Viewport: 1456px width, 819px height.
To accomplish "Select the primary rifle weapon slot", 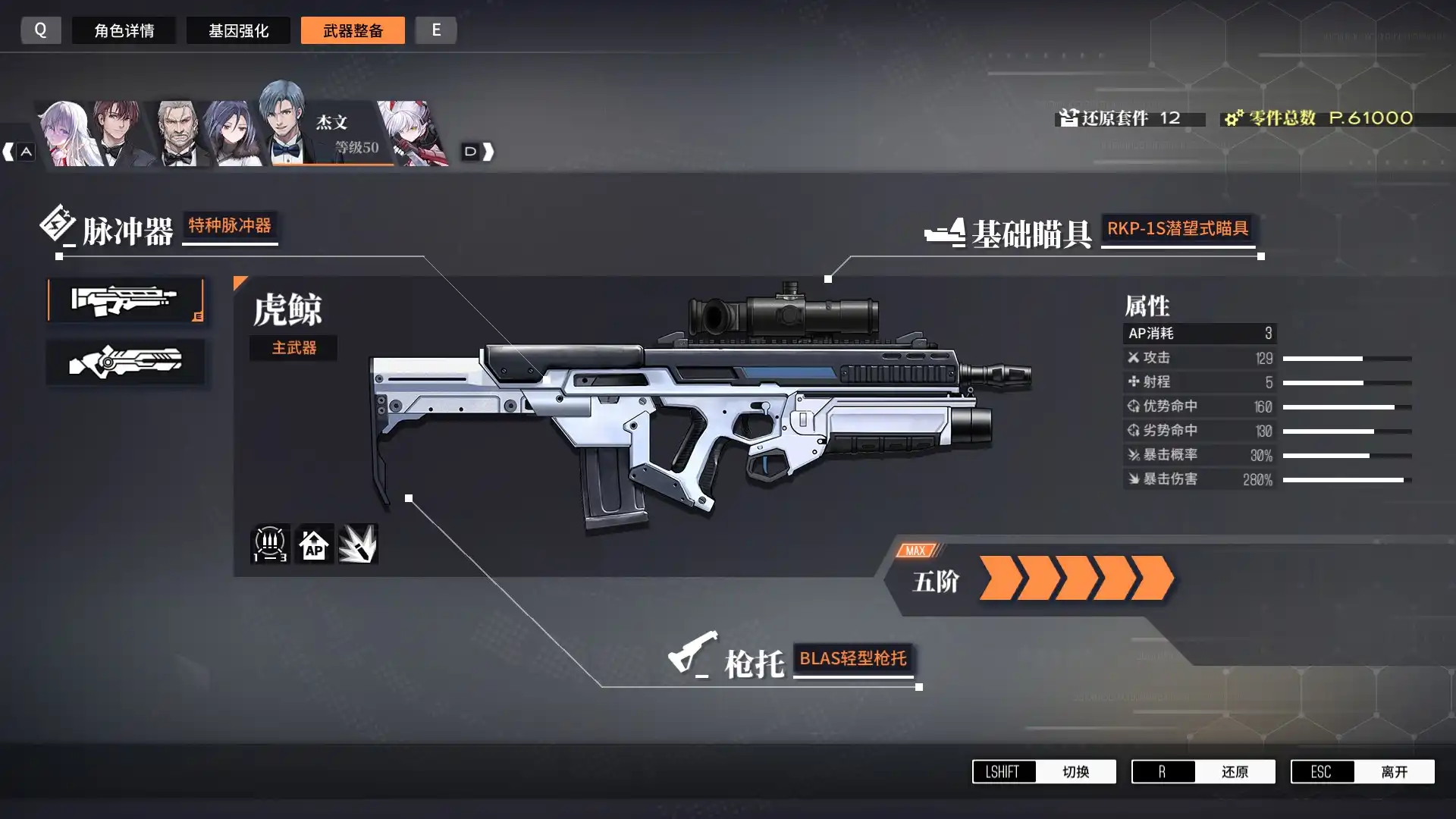I will [125, 300].
